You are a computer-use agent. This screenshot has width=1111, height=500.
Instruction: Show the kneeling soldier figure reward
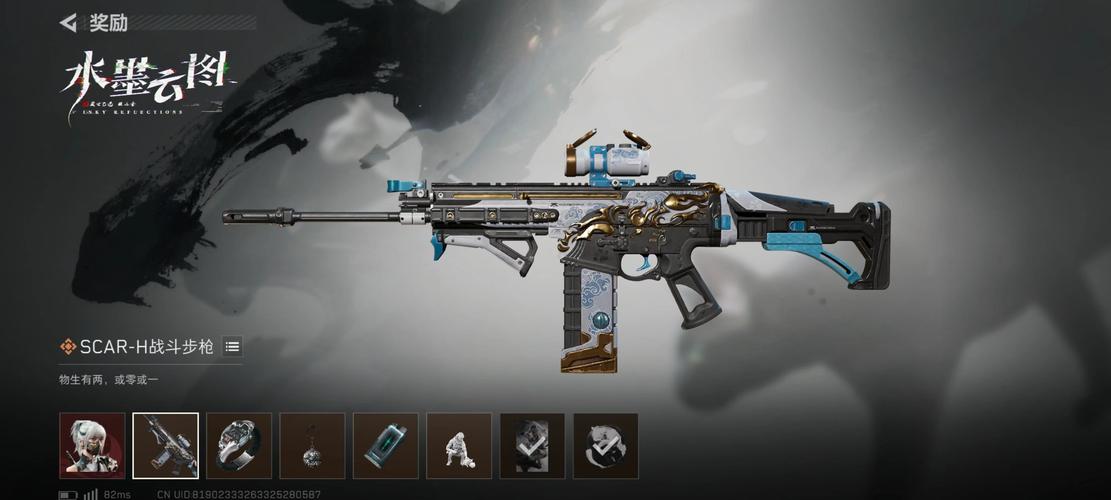click(459, 446)
